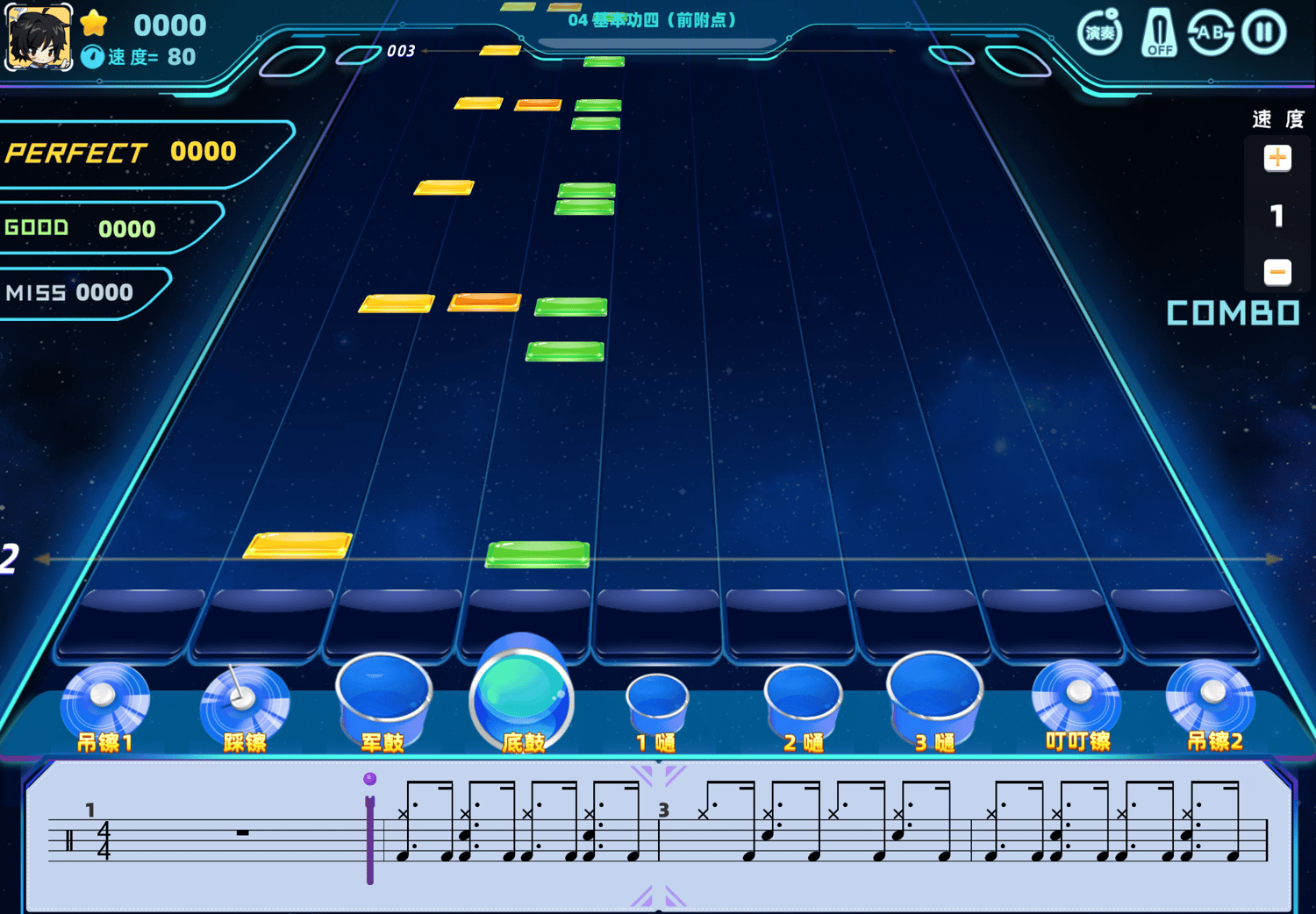Tap the 1嗵 tom pad

(657, 702)
